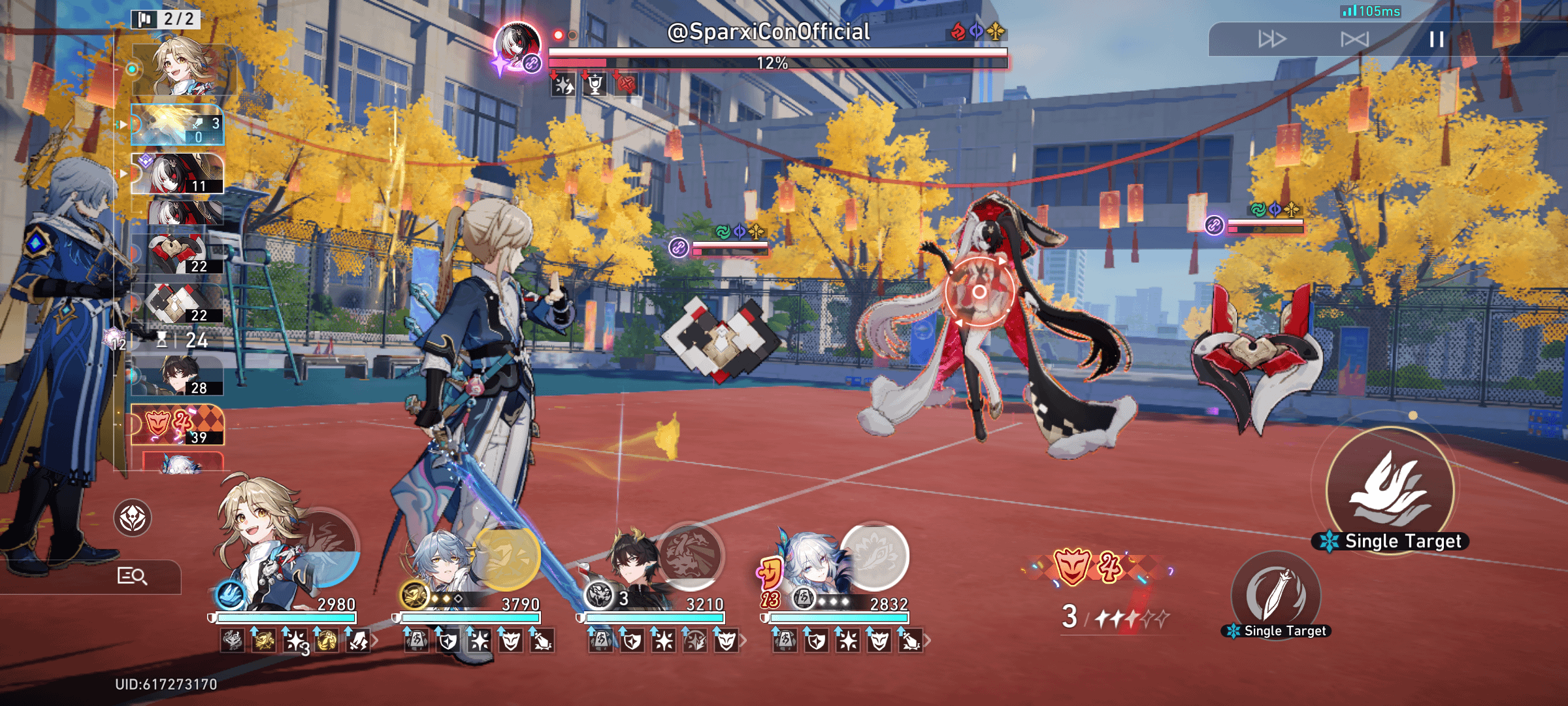Use the Single Target basic attack
Viewport: 1568px width, 706px height.
pyautogui.click(x=1275, y=594)
